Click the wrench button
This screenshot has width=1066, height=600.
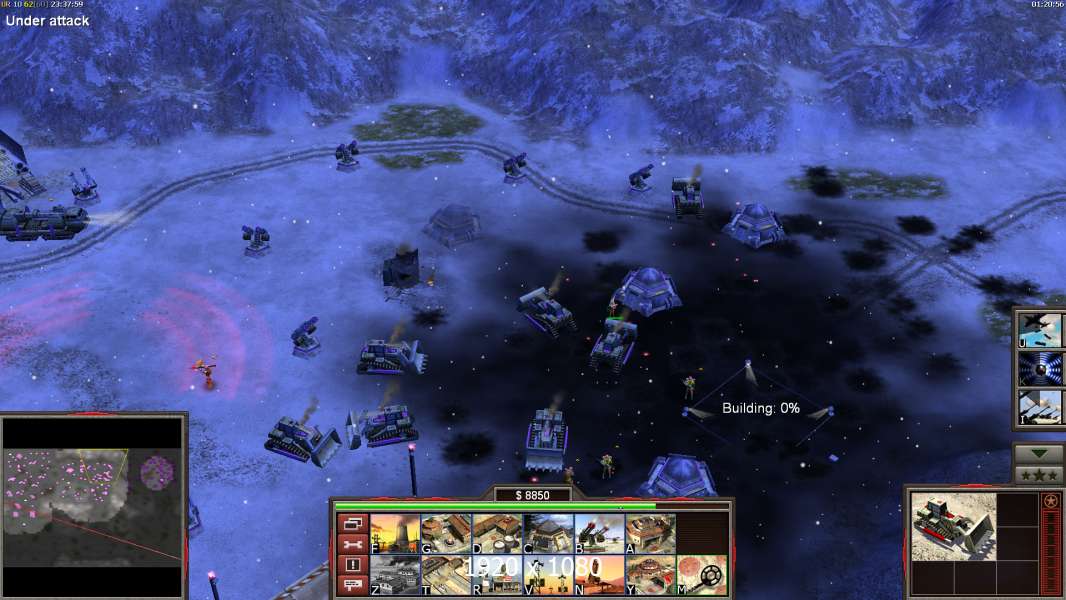click(x=352, y=544)
